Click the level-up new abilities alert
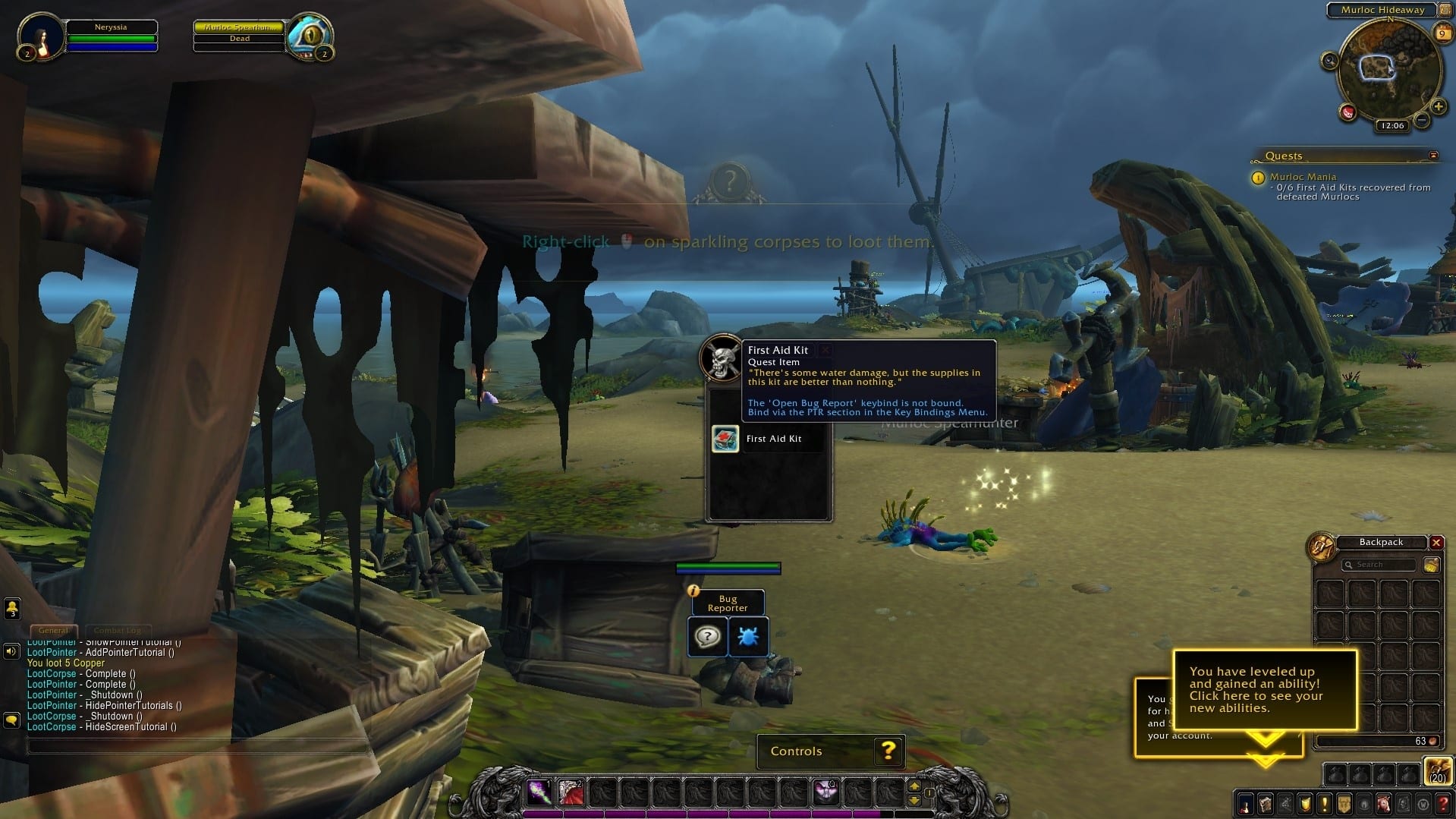This screenshot has width=1456, height=819. [x=1264, y=689]
